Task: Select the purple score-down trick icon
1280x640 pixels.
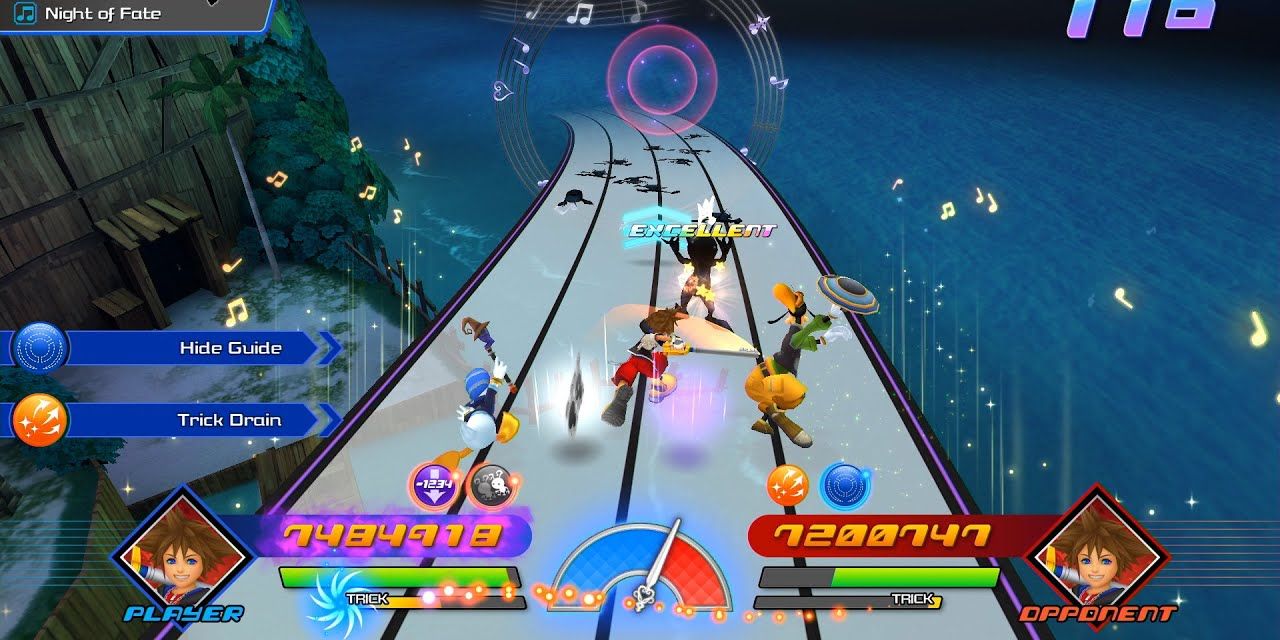Action: (433, 485)
